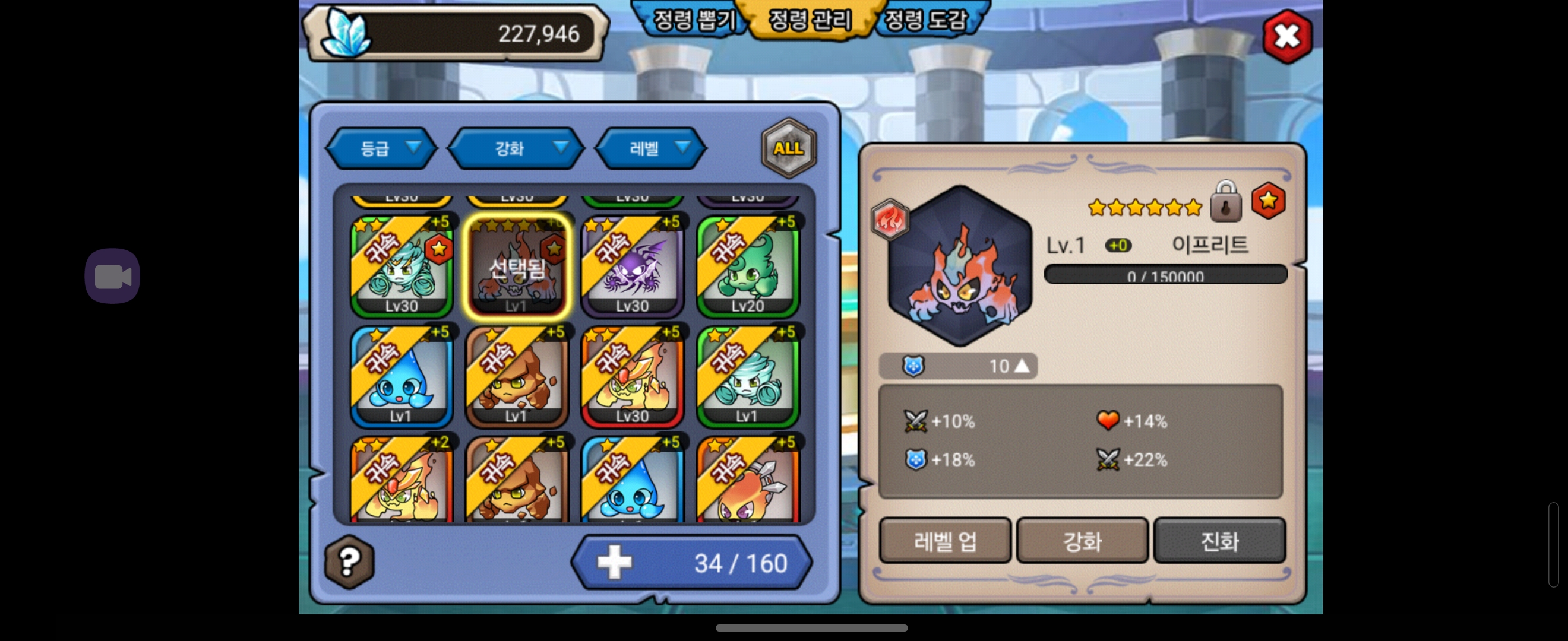Click the 진화 evolve button

tap(1219, 541)
